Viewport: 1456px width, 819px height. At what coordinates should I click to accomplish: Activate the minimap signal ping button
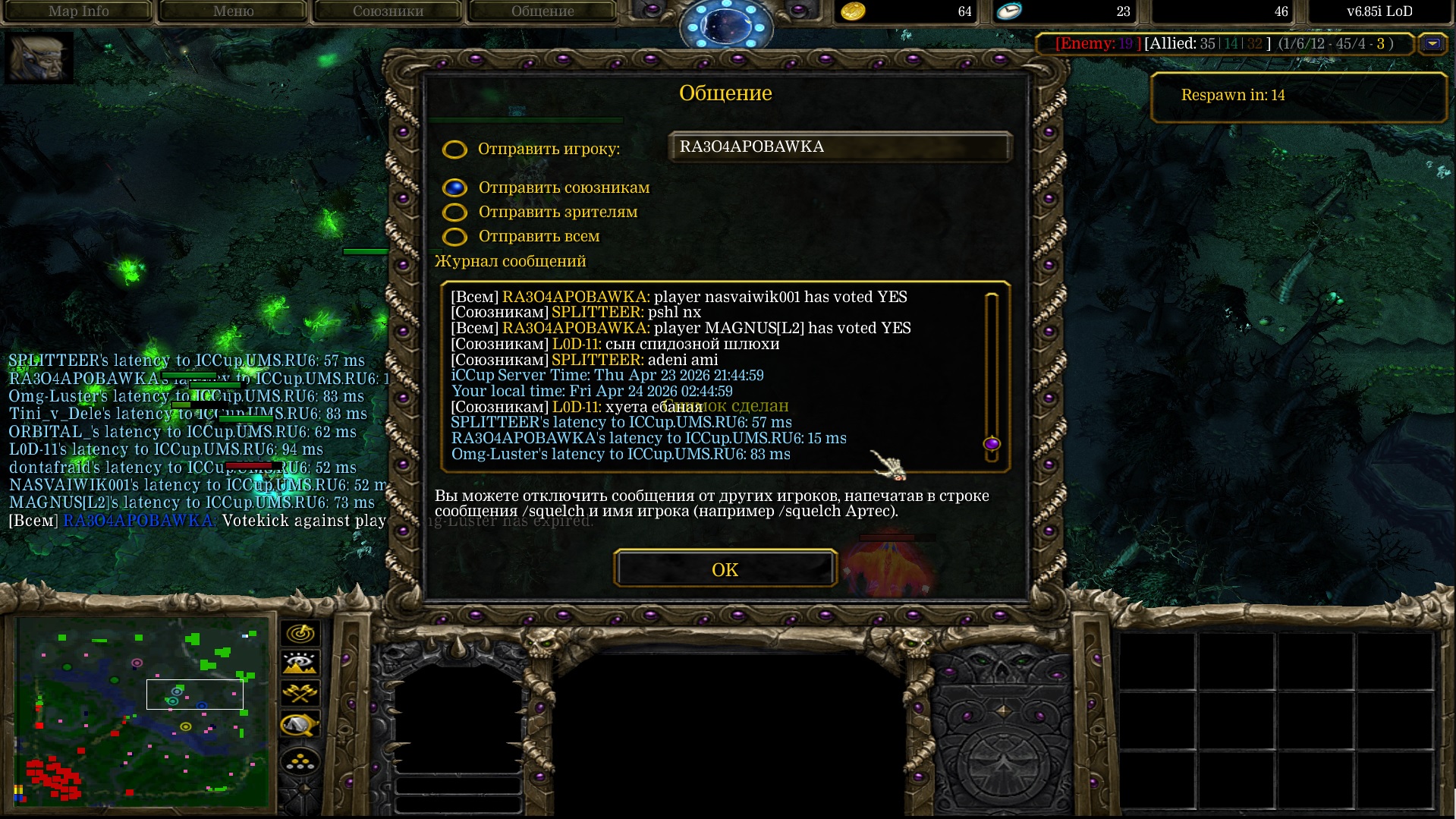click(x=300, y=633)
